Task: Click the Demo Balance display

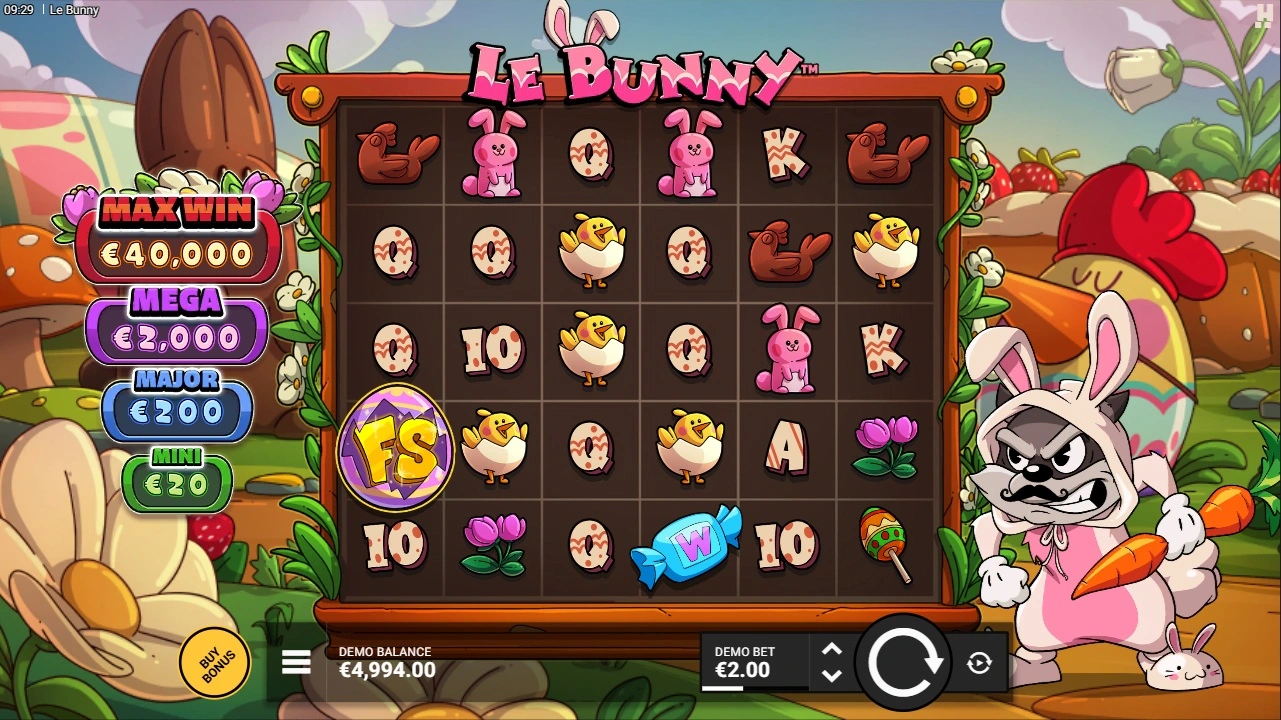Action: pos(385,661)
